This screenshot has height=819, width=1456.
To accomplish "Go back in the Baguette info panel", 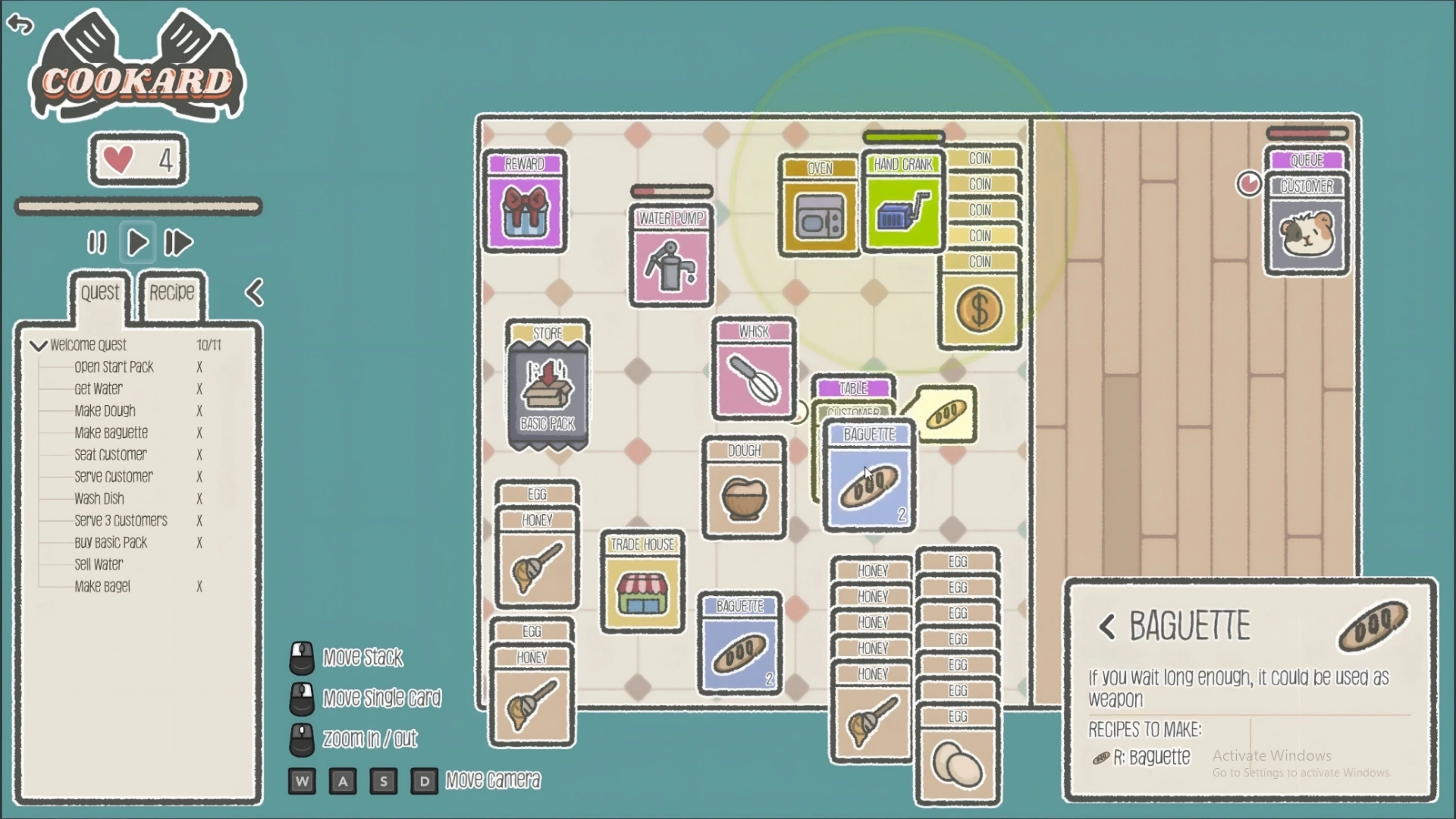I will point(1107,627).
